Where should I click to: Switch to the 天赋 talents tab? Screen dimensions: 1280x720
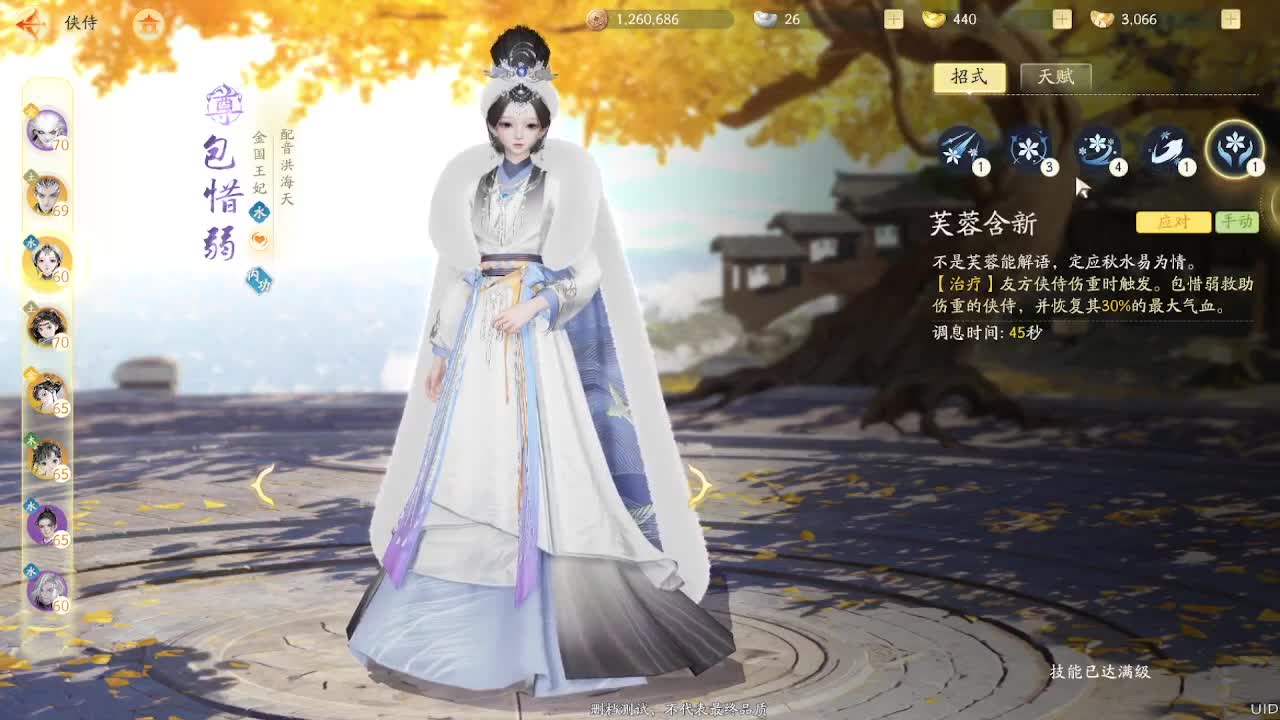[1057, 77]
